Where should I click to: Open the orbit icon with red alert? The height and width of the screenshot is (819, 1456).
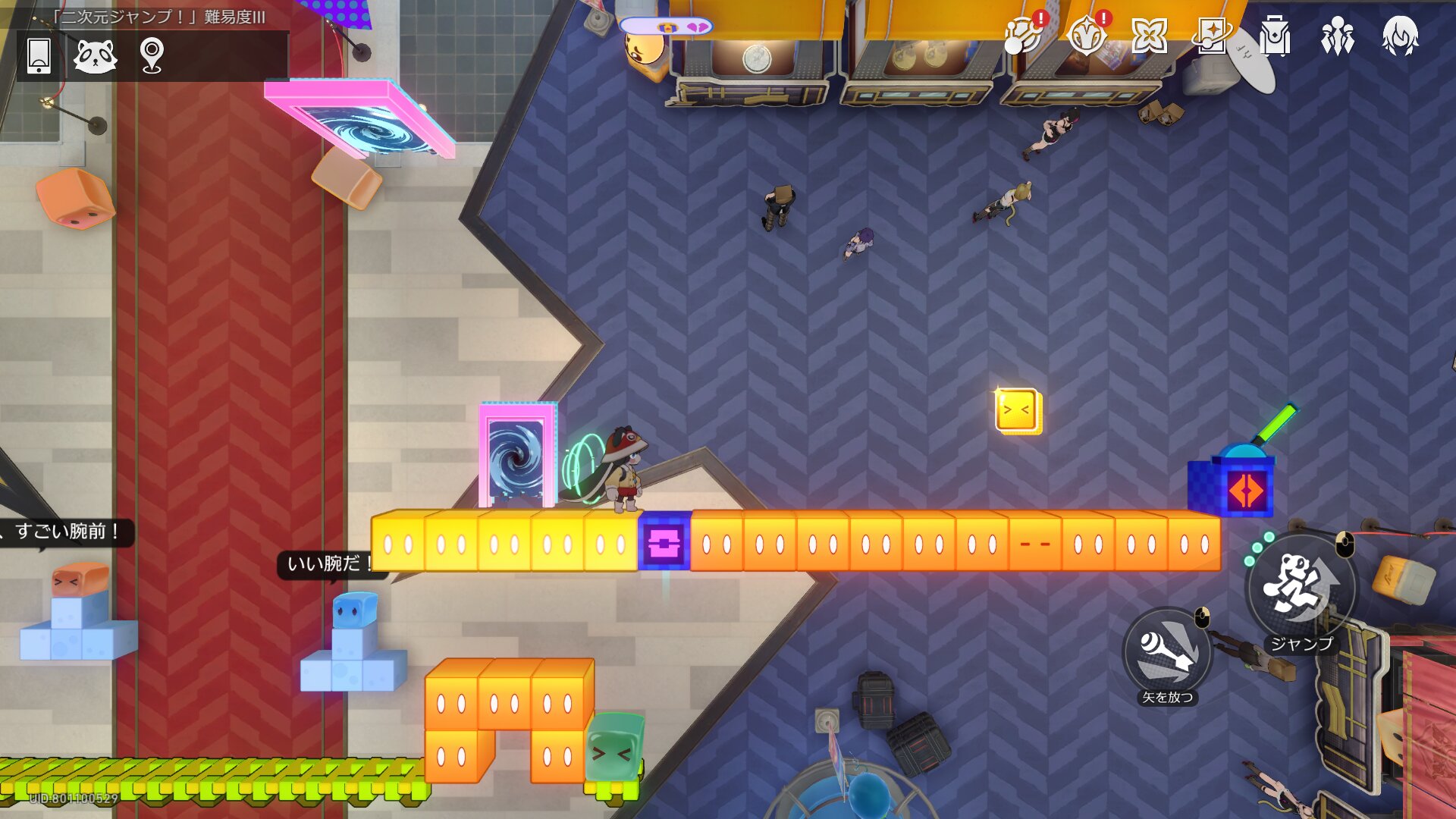pyautogui.click(x=1023, y=35)
